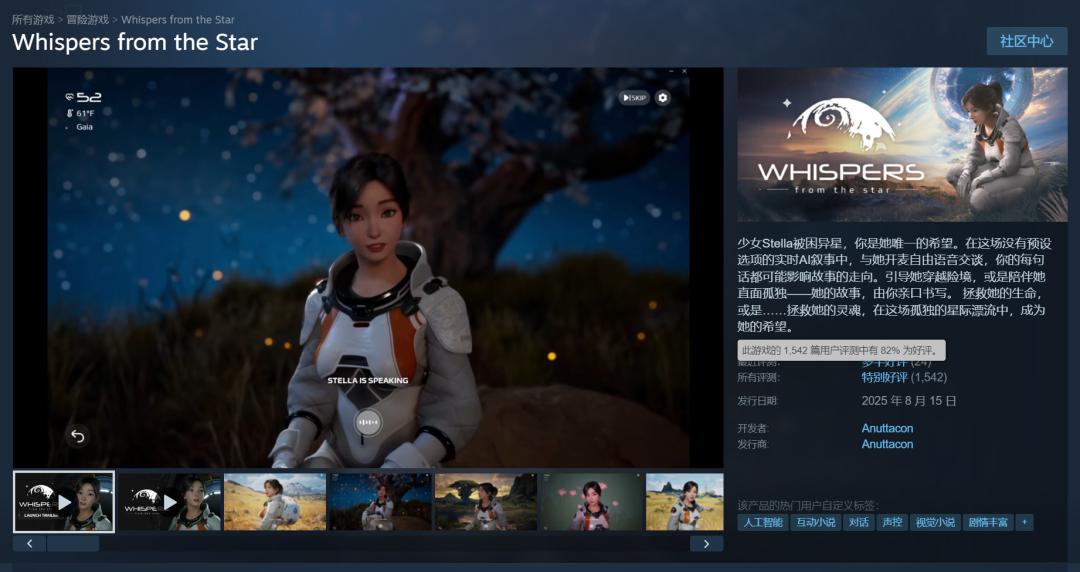This screenshot has width=1080, height=572.
Task: Show the thumbnail with pink hearts
Action: [x=590, y=501]
